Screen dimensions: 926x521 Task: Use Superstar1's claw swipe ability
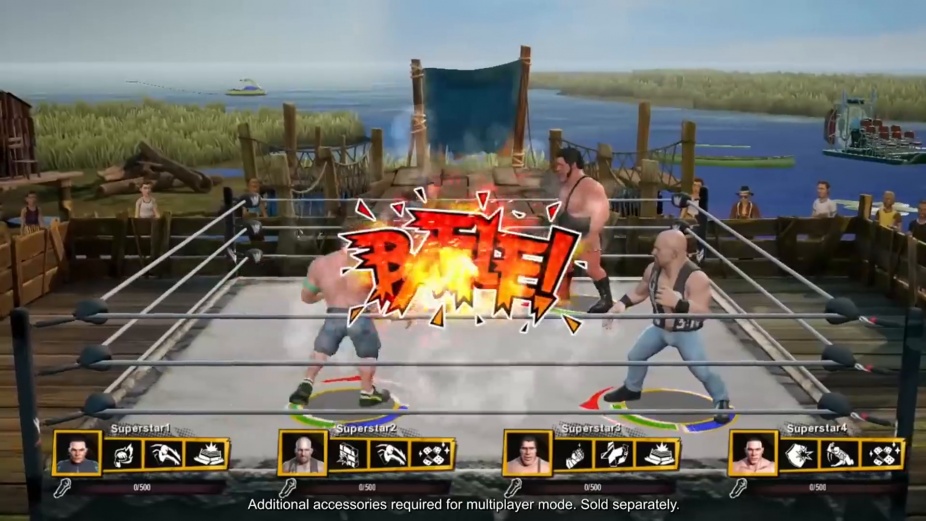click(166, 455)
